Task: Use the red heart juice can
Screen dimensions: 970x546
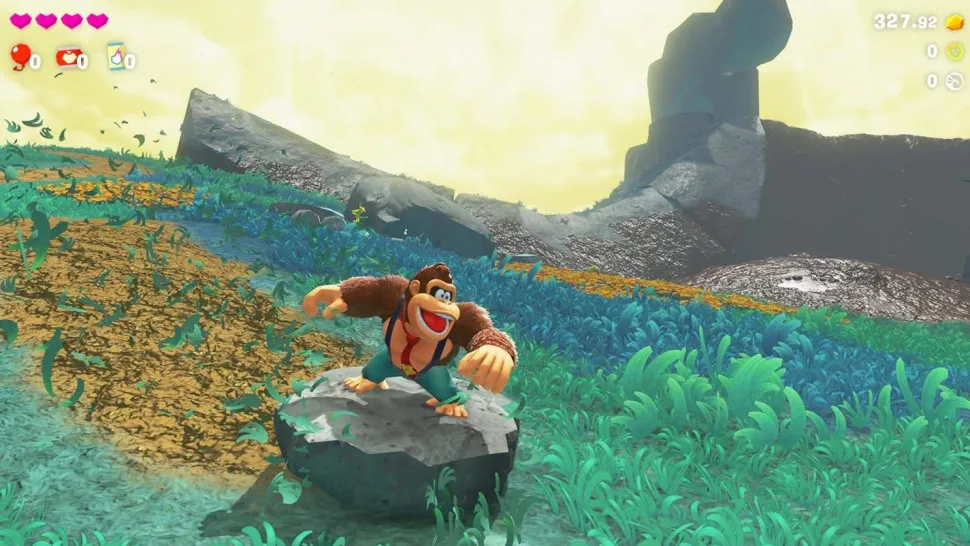Action: coord(67,57)
